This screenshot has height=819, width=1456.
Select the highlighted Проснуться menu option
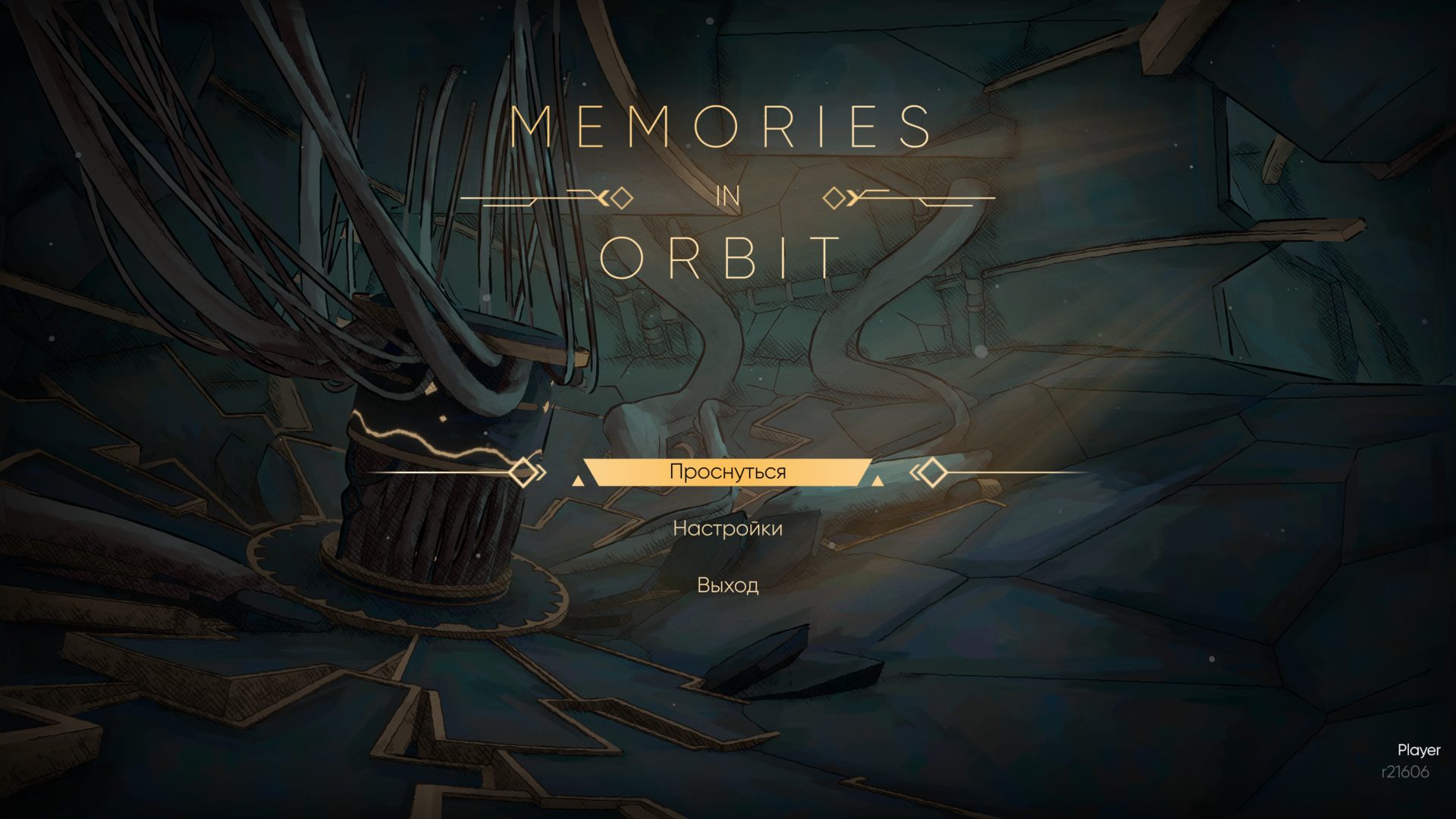pyautogui.click(x=727, y=472)
